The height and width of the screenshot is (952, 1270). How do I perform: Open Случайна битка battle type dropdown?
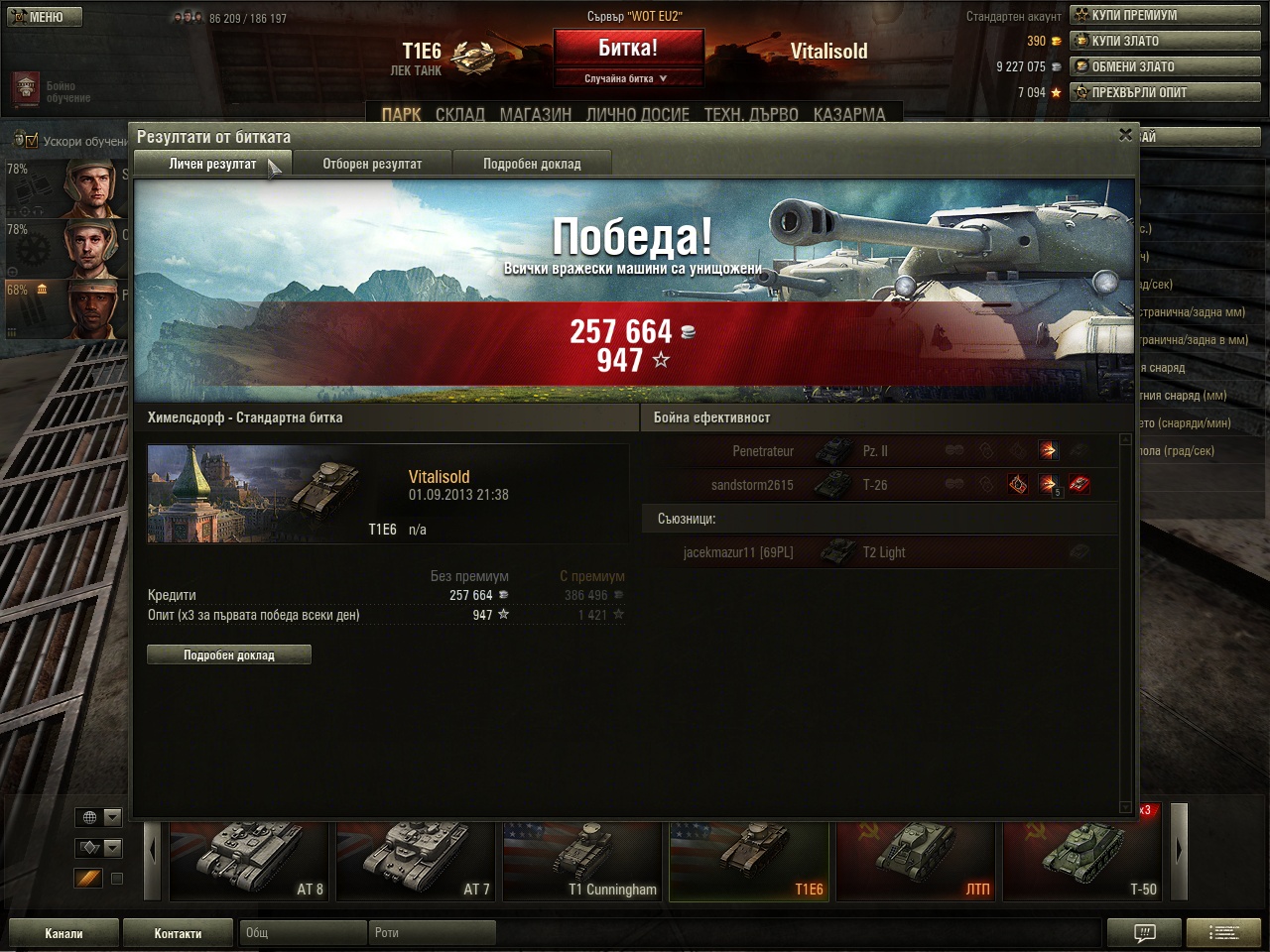pyautogui.click(x=627, y=78)
